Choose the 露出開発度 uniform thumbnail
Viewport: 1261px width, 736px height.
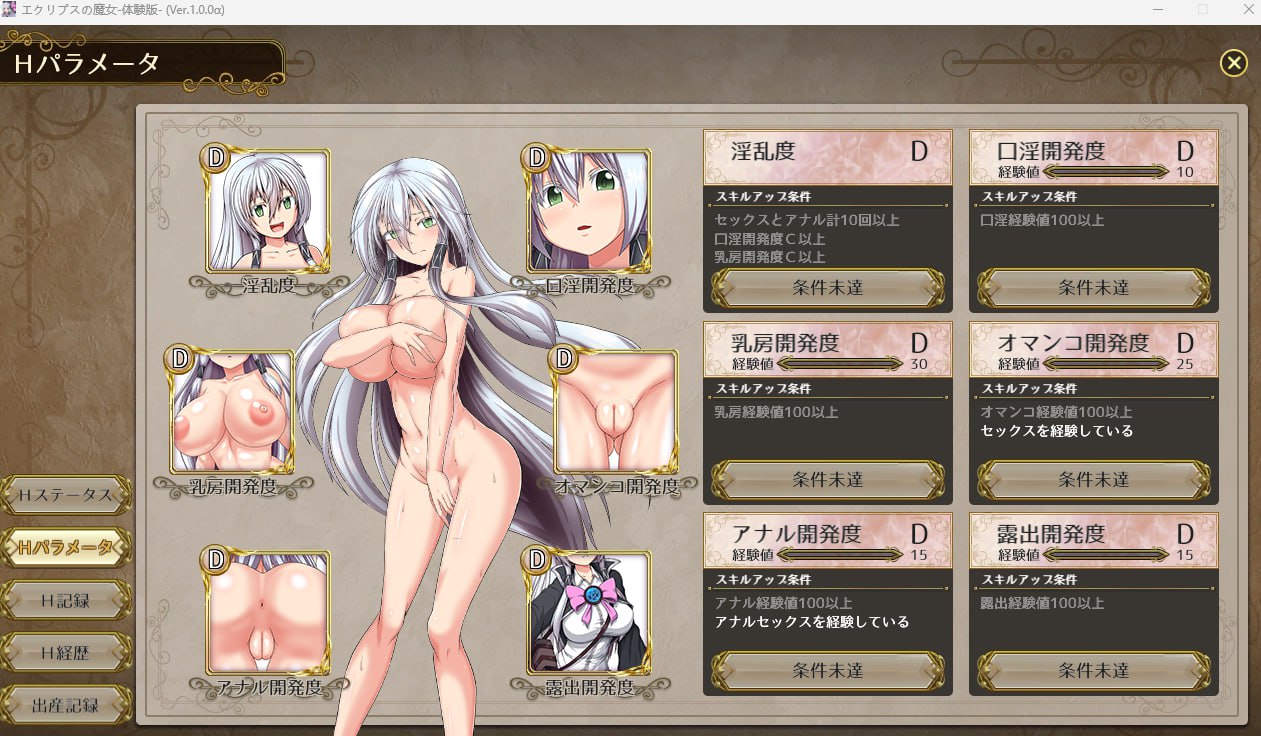[x=589, y=611]
